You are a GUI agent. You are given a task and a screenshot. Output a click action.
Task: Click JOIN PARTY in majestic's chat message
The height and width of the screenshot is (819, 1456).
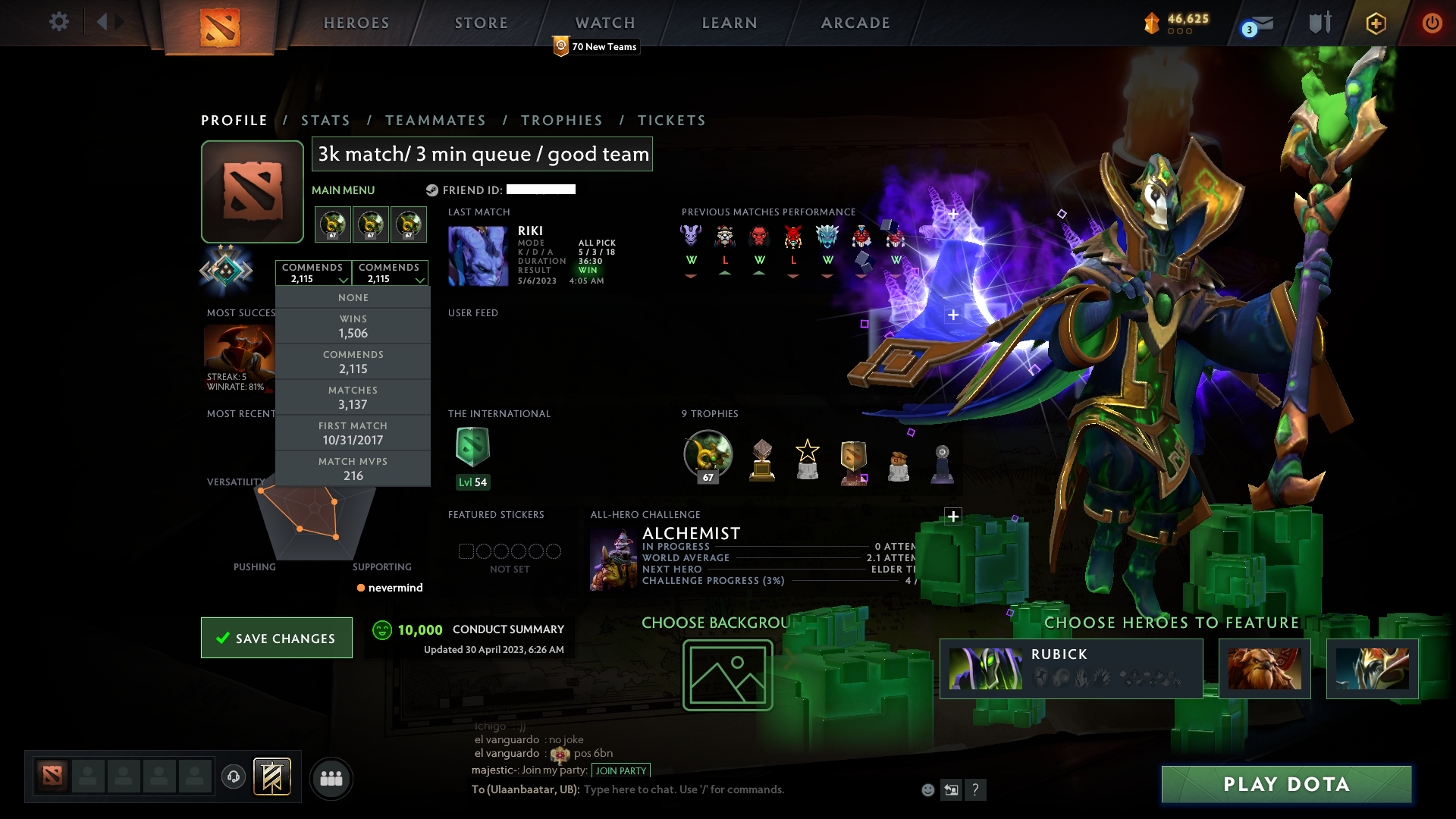point(621,770)
